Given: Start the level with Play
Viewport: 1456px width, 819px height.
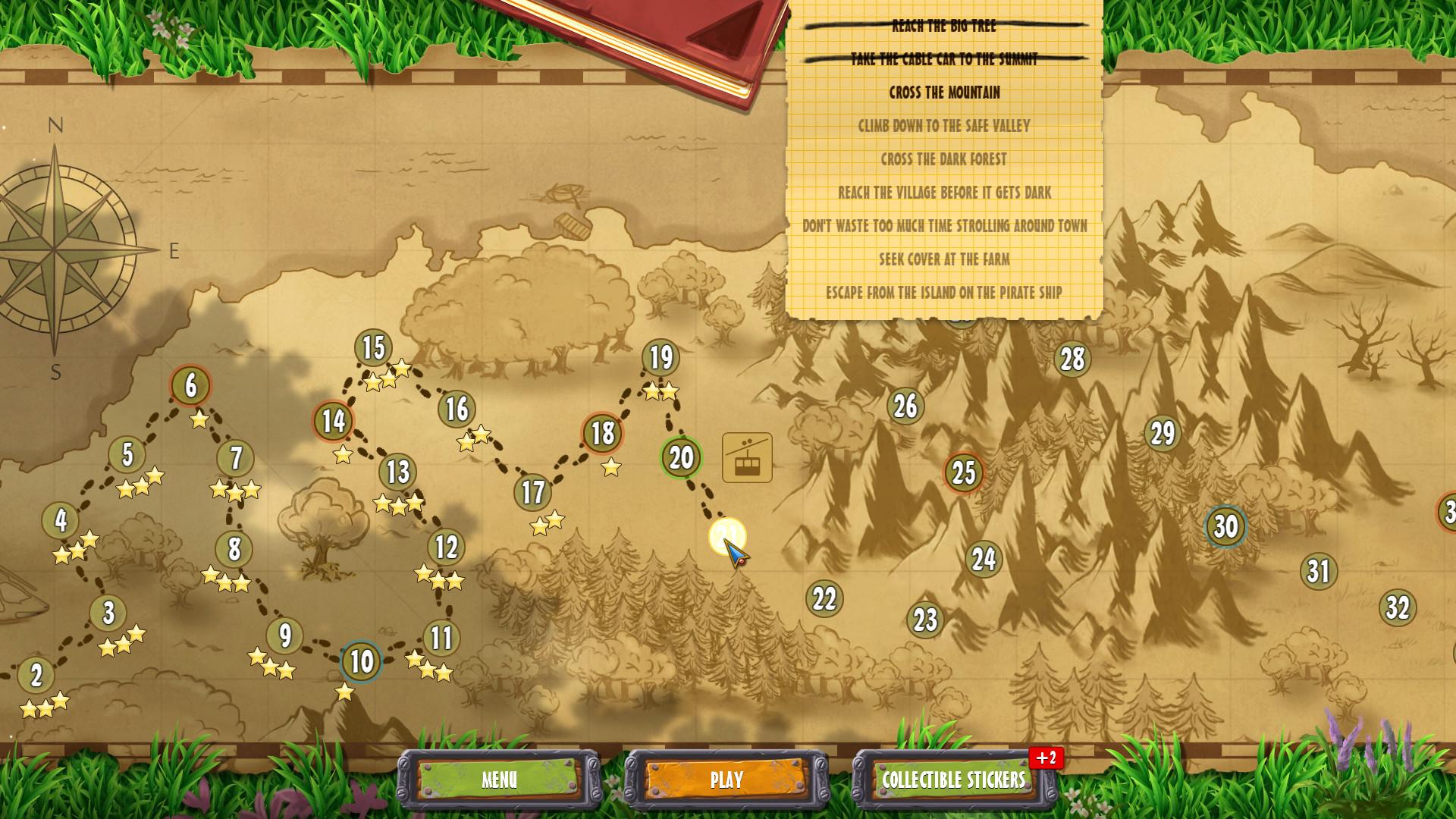Looking at the screenshot, I should (x=726, y=780).
